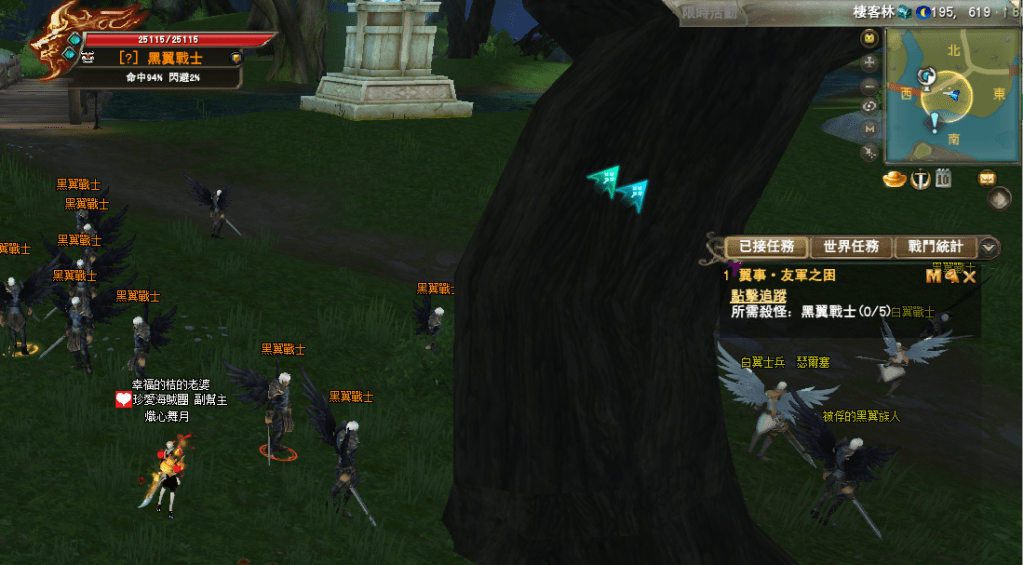Viewport: 1023px width, 565px height.
Task: Click the M button beside the minimap
Action: (x=869, y=129)
